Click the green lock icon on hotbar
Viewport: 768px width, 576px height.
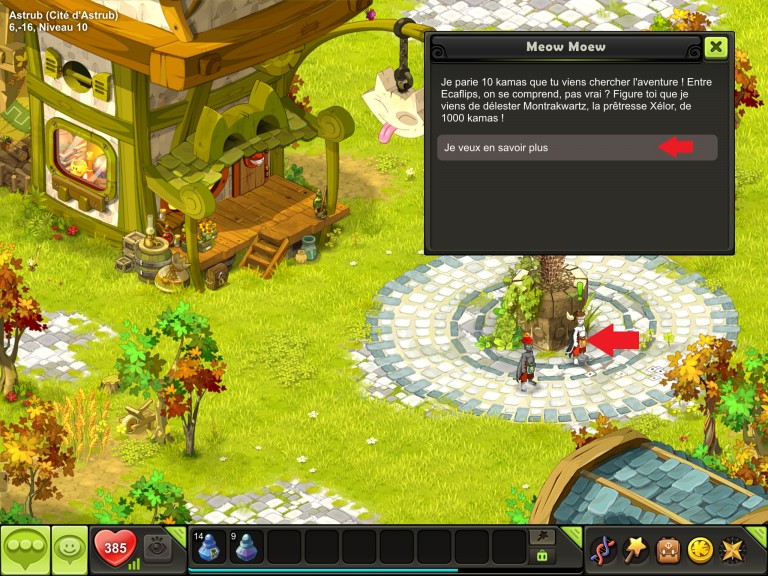542,556
